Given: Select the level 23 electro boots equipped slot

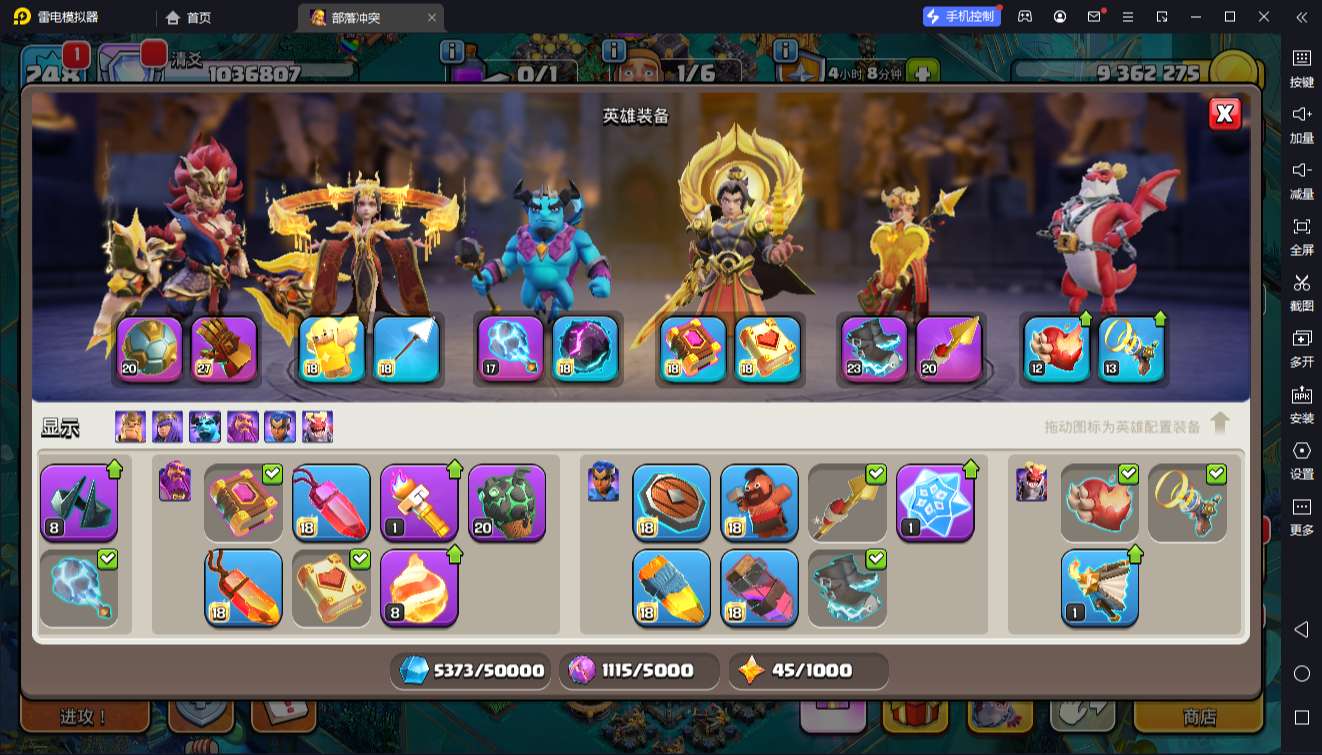Looking at the screenshot, I should tap(874, 349).
